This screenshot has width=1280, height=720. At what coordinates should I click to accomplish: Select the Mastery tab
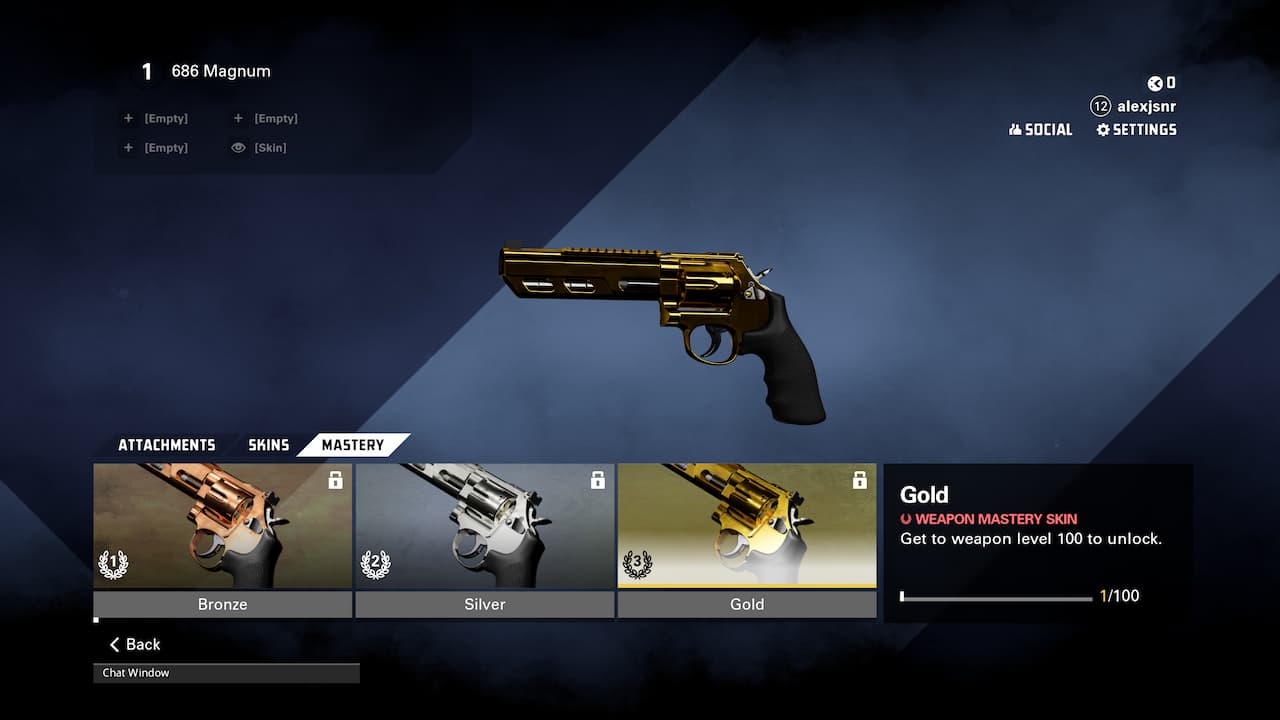pos(352,445)
